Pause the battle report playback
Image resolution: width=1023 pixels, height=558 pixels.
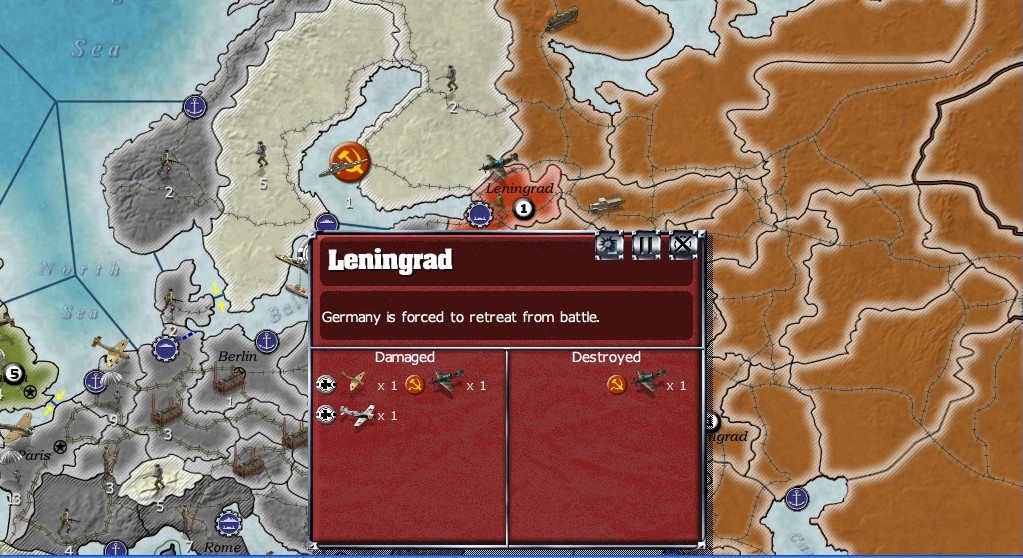click(645, 245)
